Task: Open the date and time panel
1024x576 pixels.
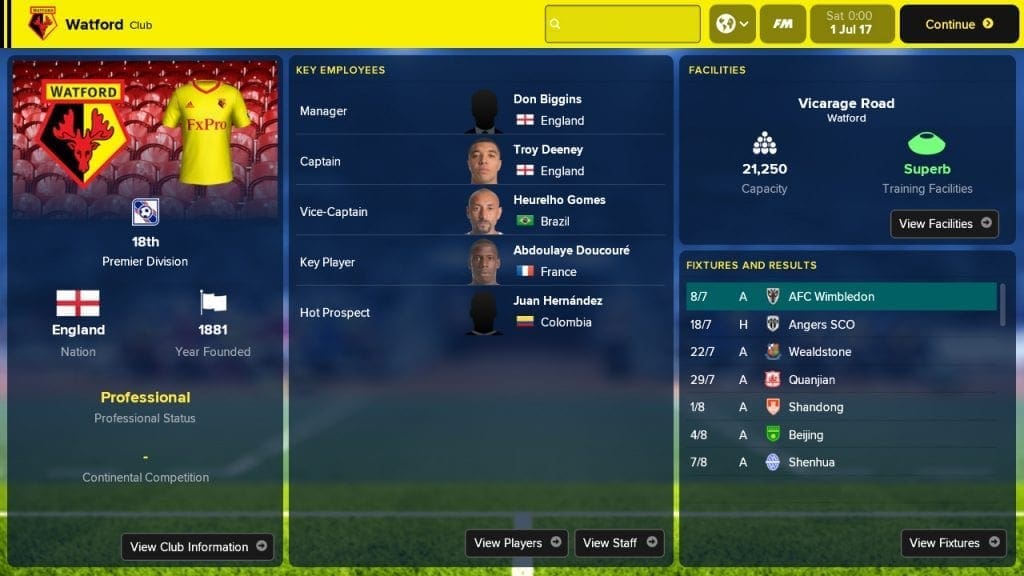Action: (848, 24)
